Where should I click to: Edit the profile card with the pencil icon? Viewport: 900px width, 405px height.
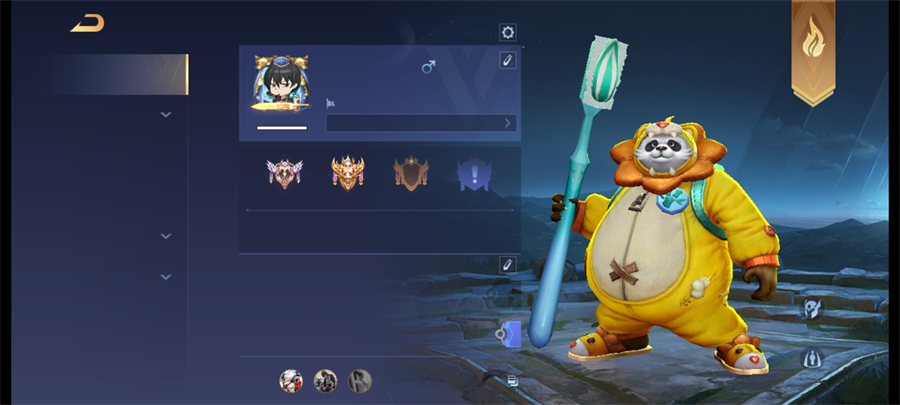click(508, 60)
